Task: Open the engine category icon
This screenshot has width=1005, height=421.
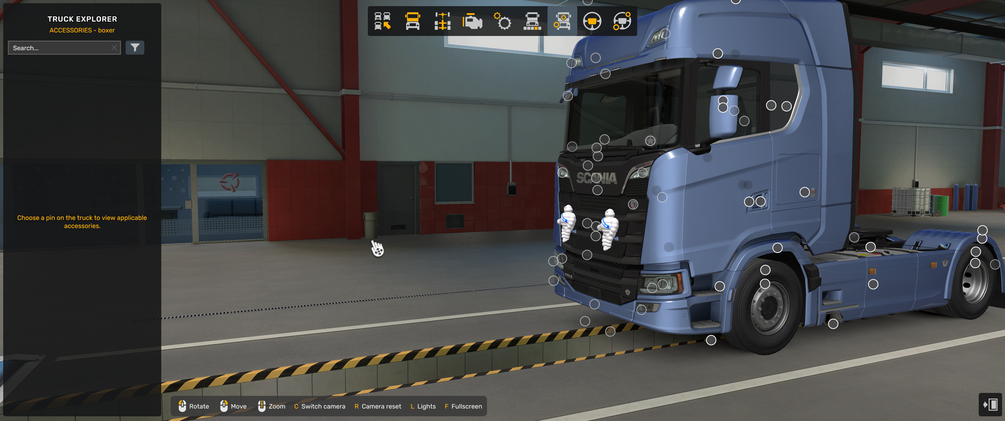Action: click(x=472, y=21)
